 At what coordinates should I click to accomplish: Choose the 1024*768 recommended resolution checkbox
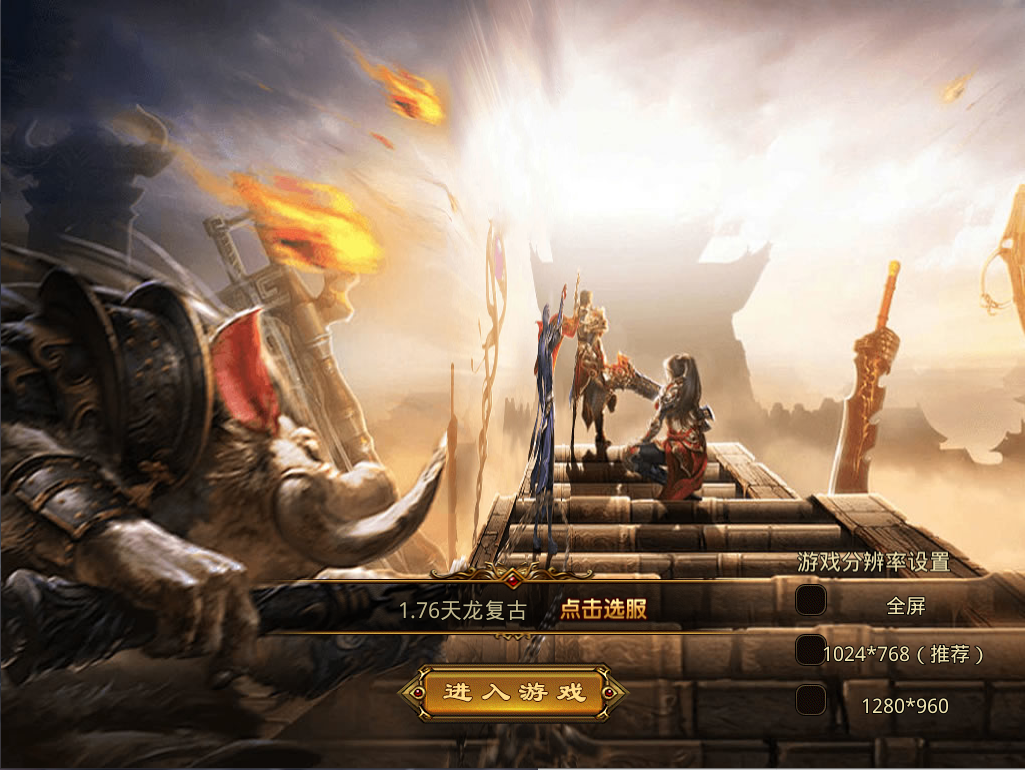tap(811, 650)
